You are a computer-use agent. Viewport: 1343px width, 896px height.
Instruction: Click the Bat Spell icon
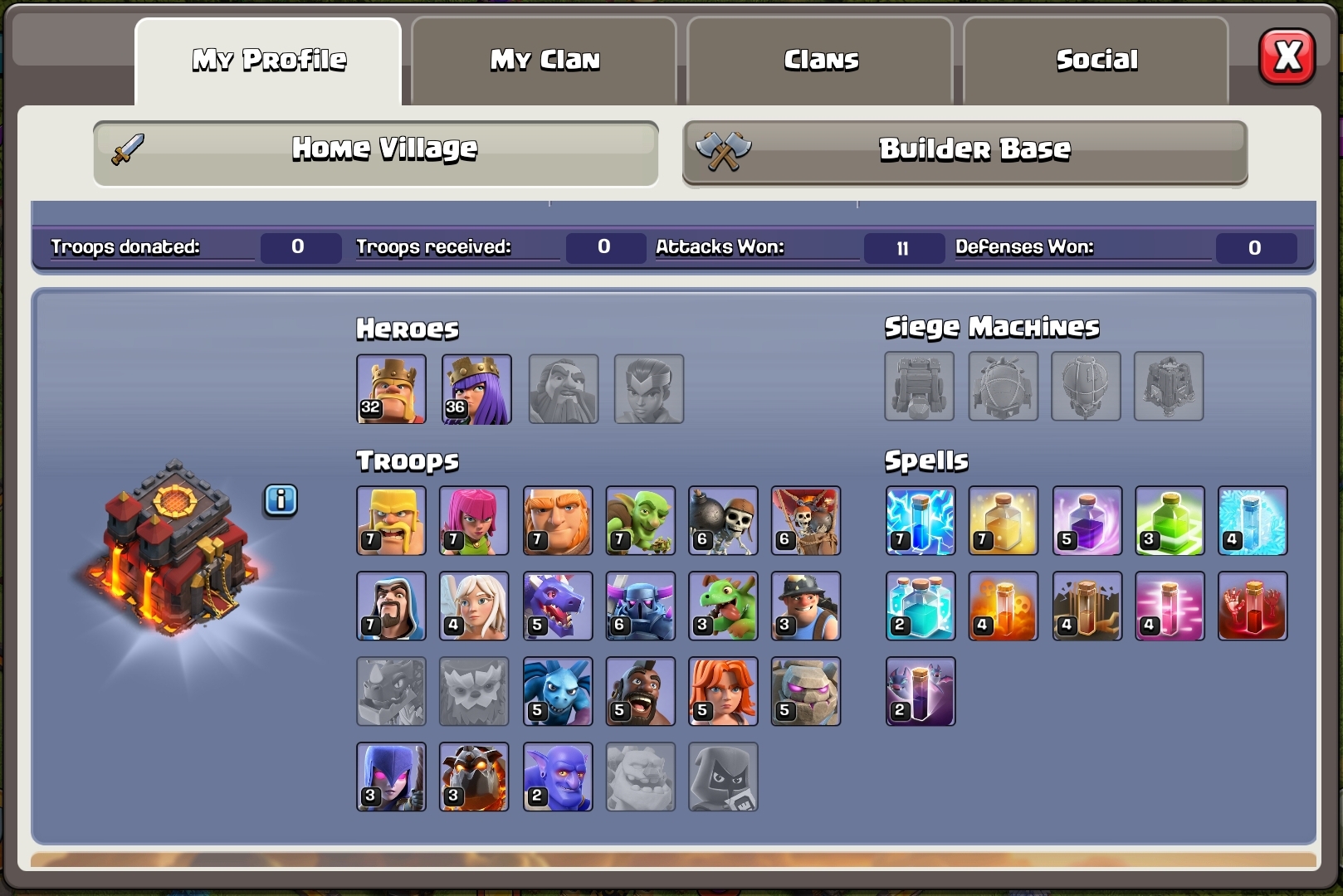pos(920,691)
